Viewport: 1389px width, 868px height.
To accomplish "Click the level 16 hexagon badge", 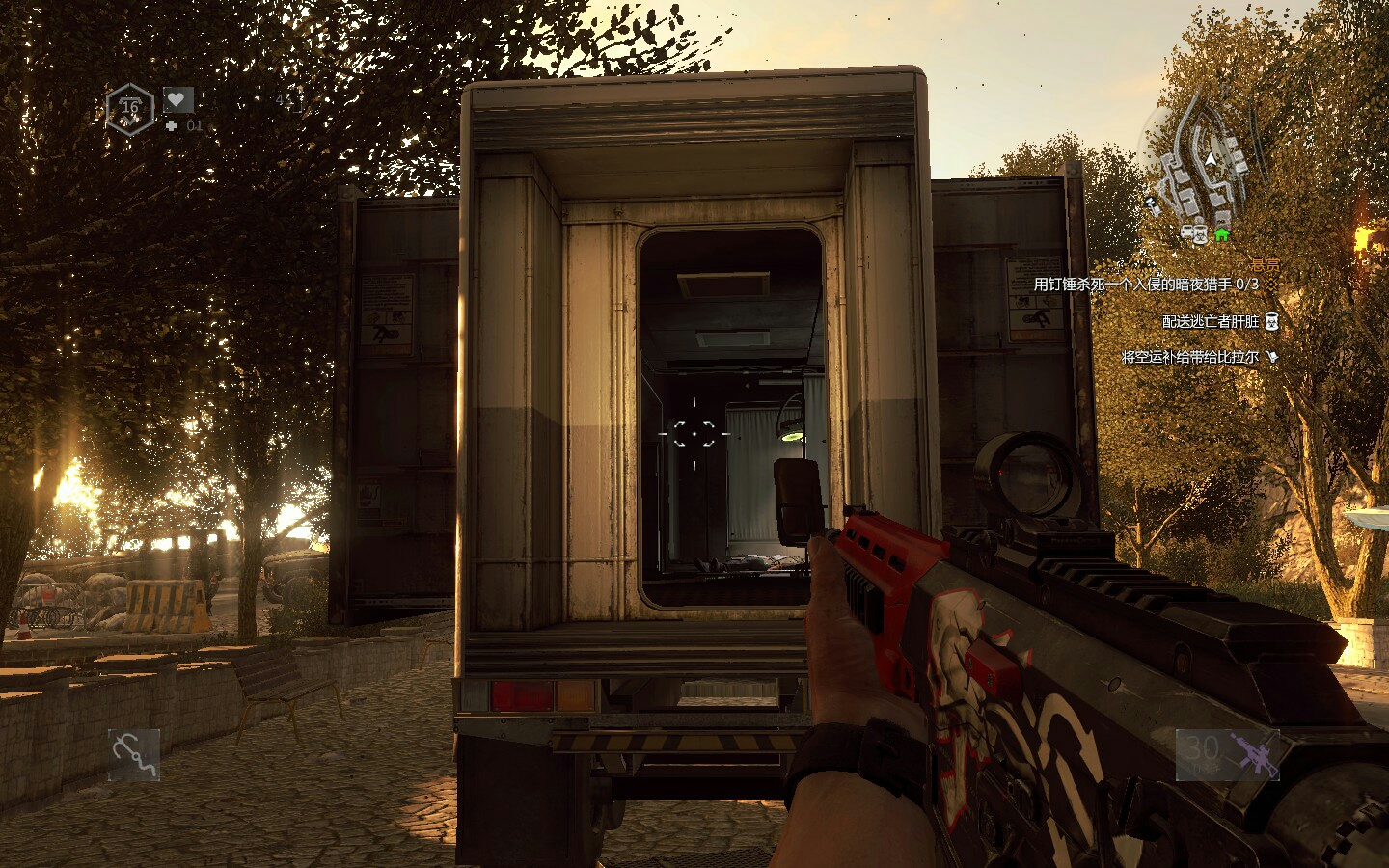I will 129,107.
